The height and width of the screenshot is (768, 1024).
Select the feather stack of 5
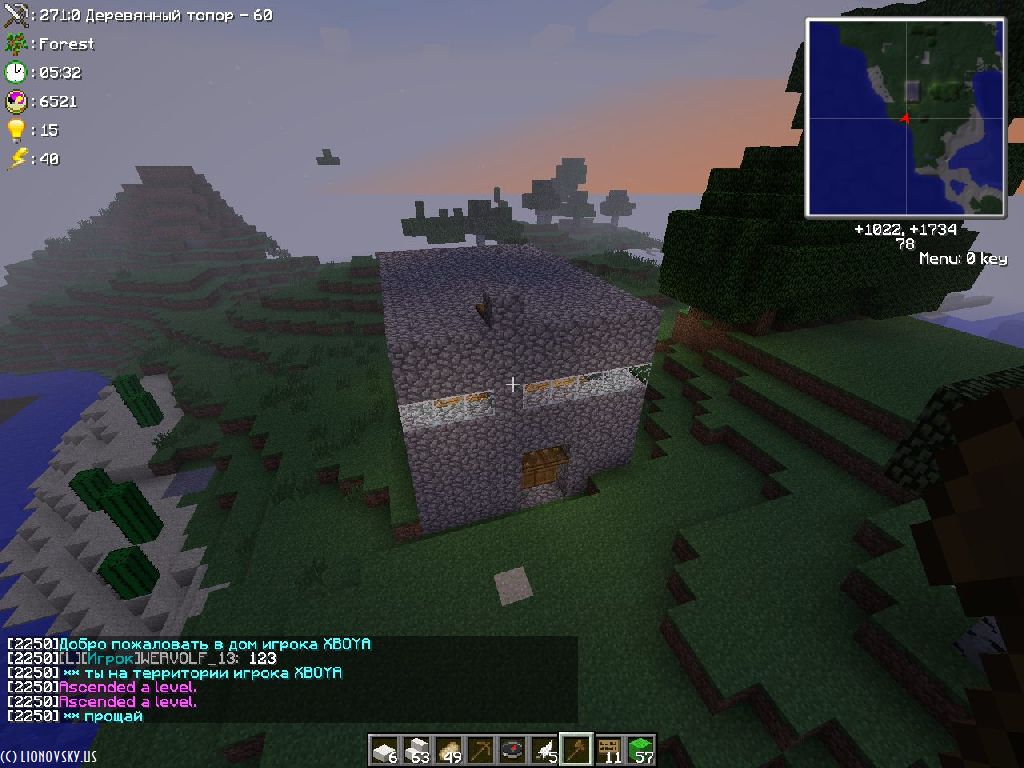tap(546, 749)
